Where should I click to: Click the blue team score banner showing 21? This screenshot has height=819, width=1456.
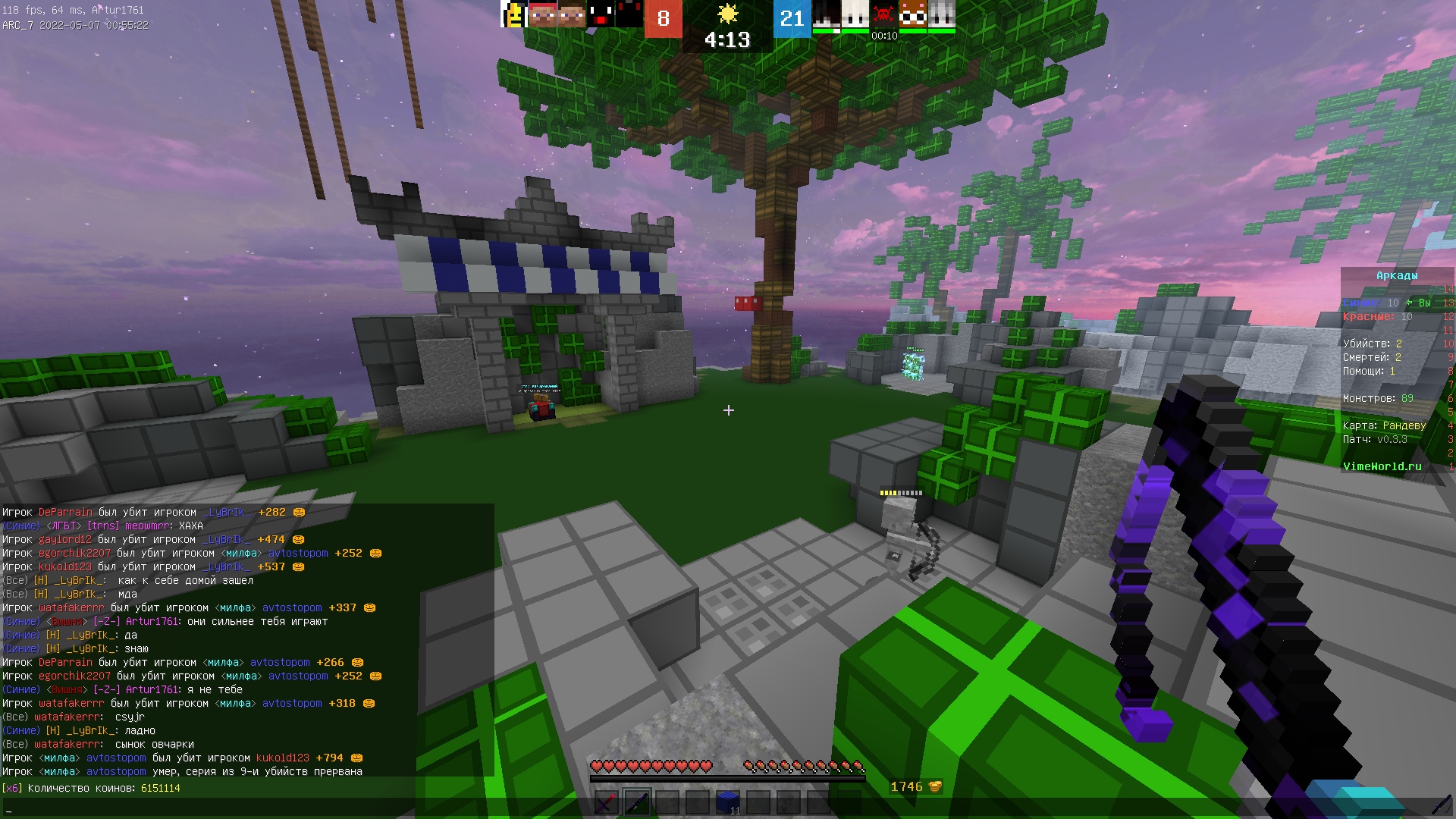pos(791,19)
